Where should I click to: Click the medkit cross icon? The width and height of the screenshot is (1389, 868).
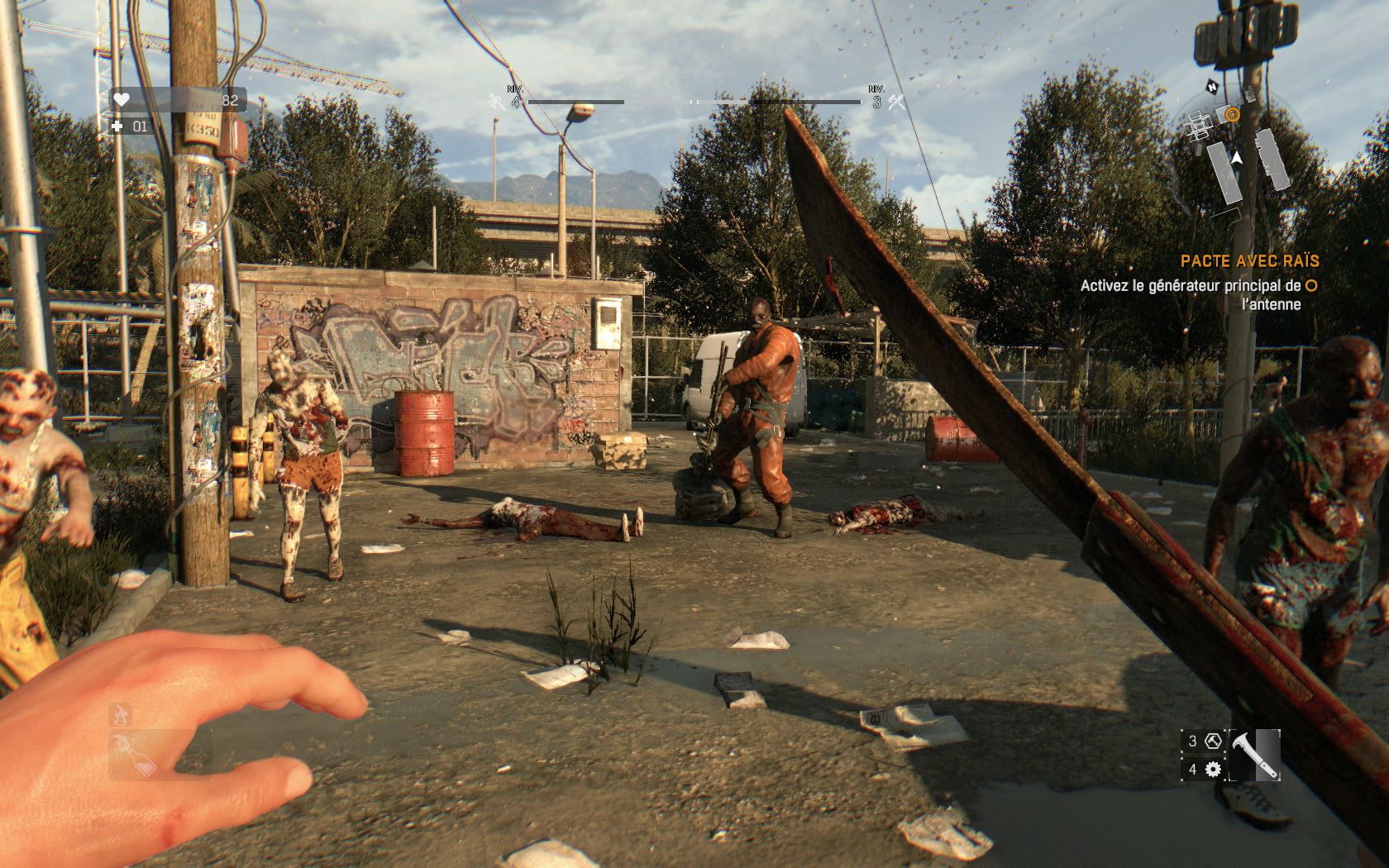point(117,126)
